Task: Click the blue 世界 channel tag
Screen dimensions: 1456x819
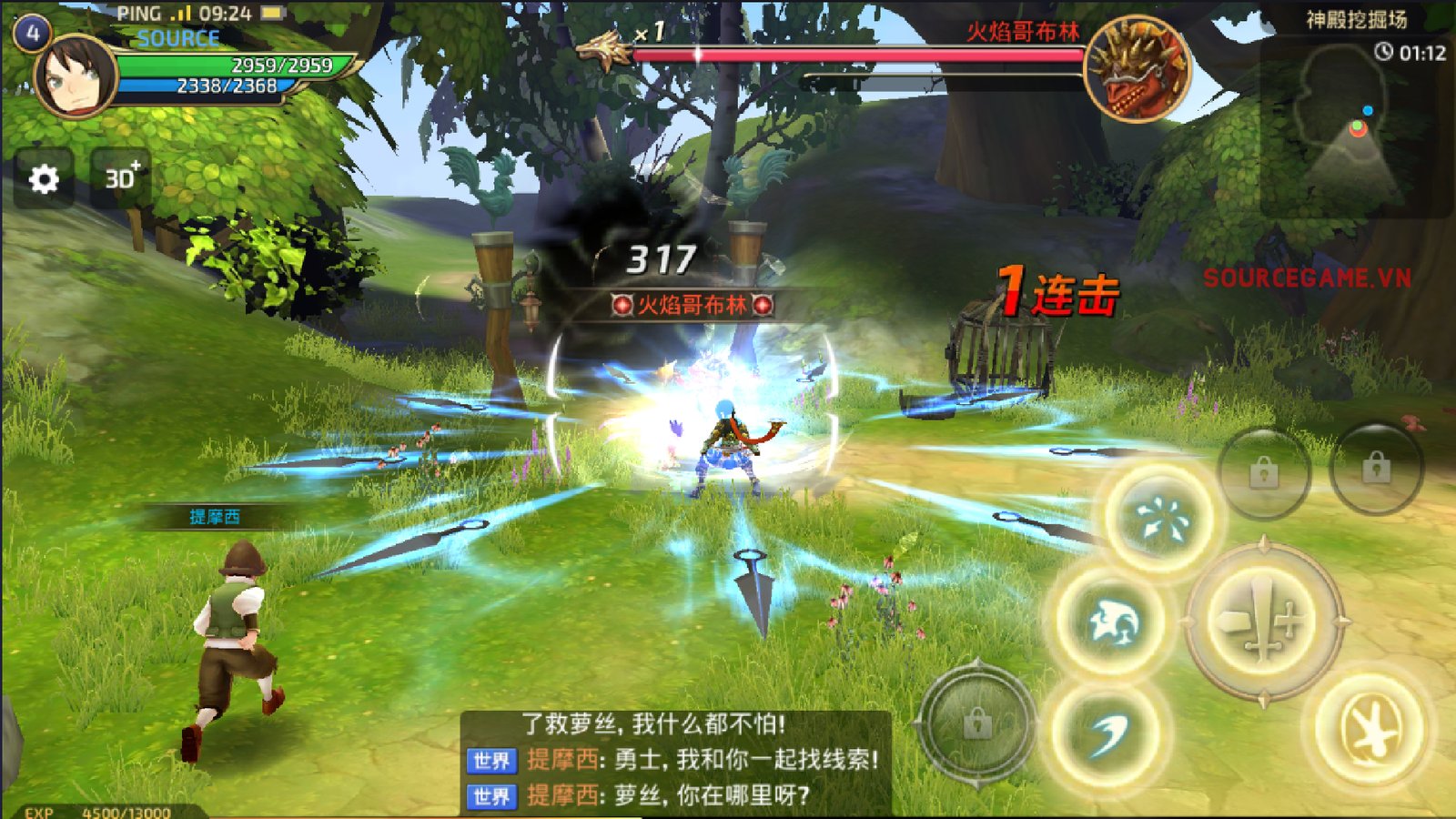Action: pos(491,761)
